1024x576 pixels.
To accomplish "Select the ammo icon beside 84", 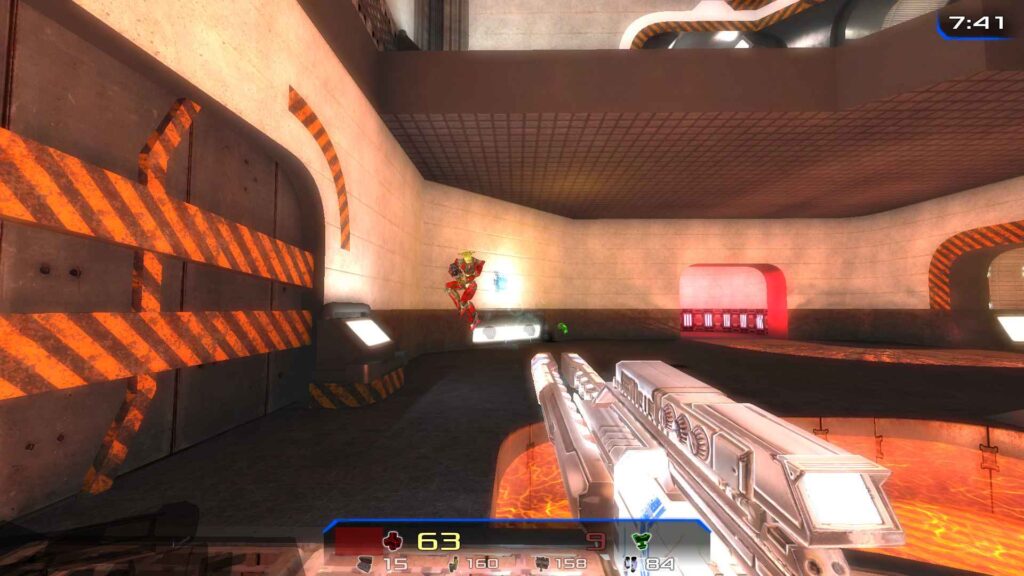I will pyautogui.click(x=630, y=564).
